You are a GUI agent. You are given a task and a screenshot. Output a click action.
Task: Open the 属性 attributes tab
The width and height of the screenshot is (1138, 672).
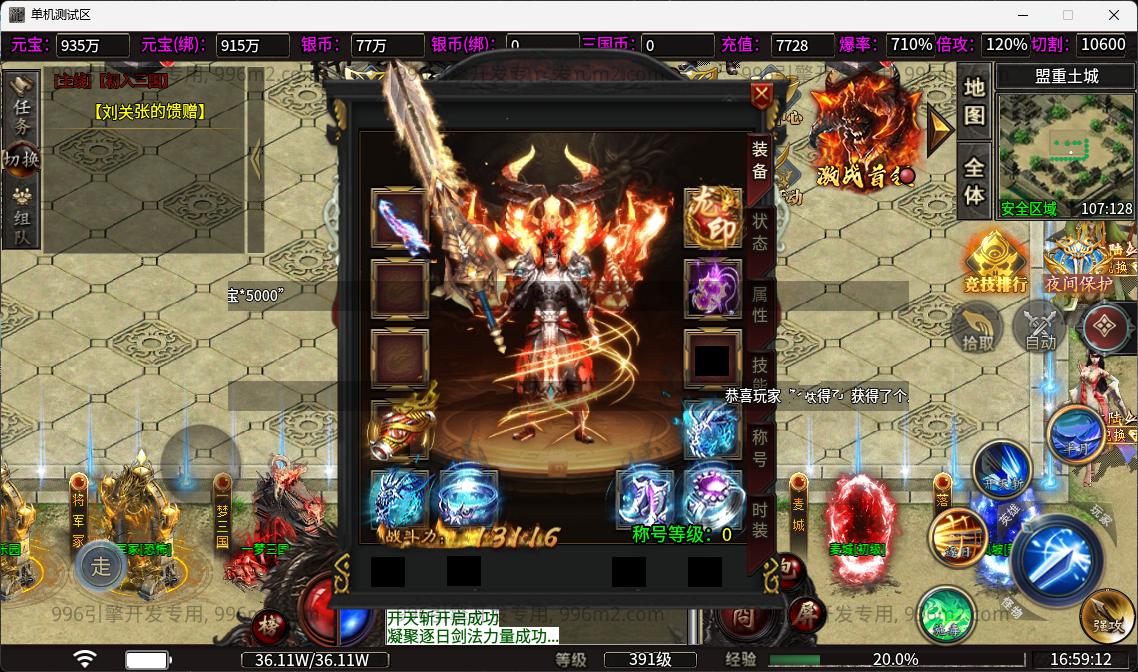tap(760, 305)
